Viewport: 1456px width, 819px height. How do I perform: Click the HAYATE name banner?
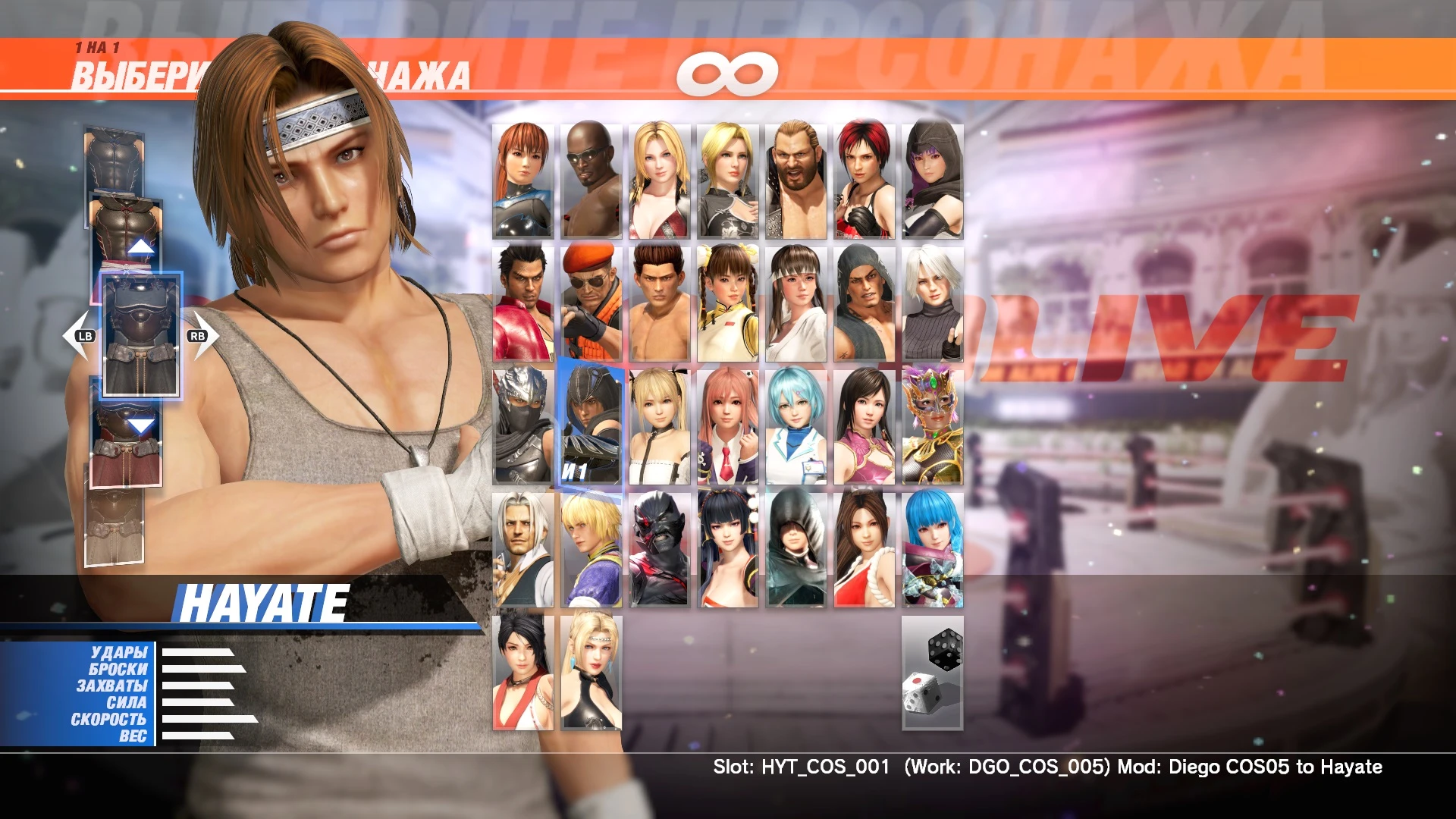262,601
